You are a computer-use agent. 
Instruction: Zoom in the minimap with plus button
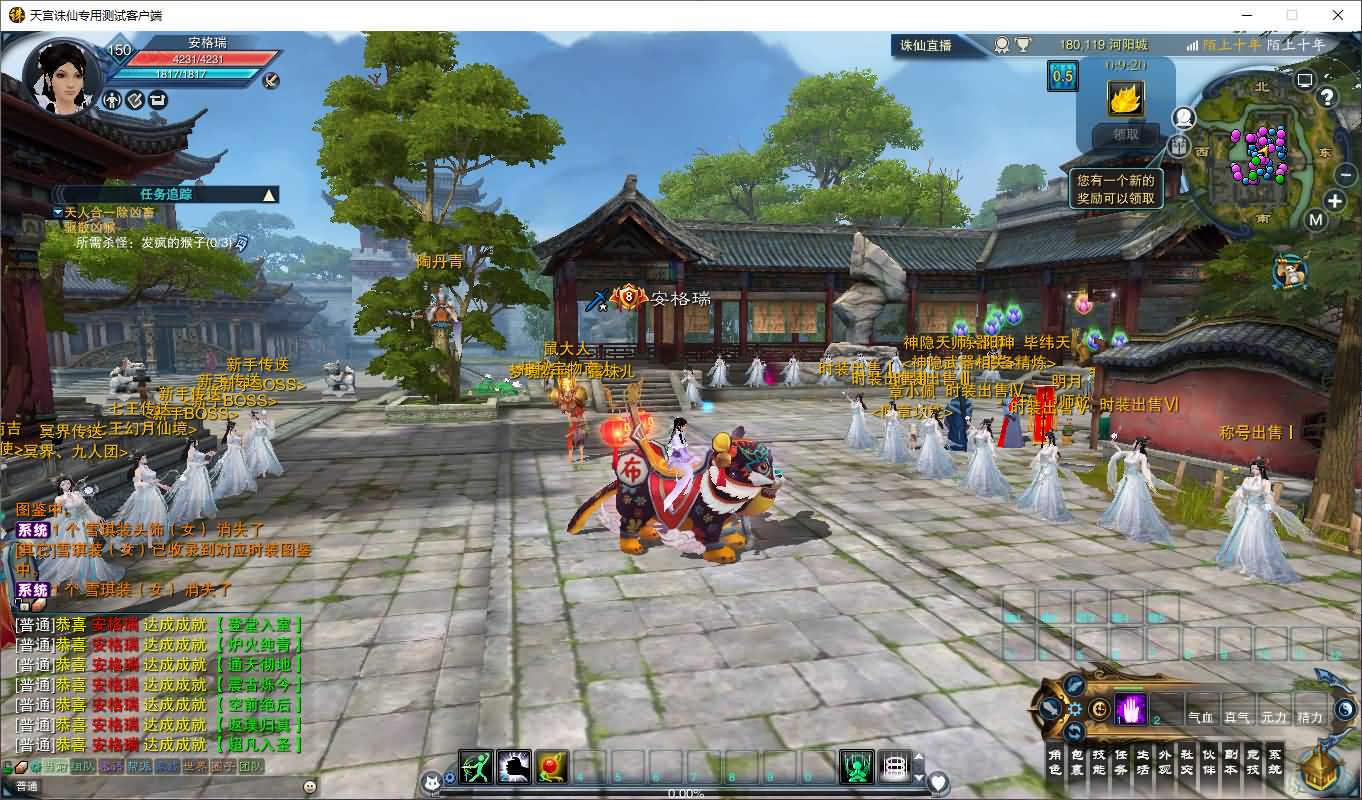click(x=1334, y=200)
